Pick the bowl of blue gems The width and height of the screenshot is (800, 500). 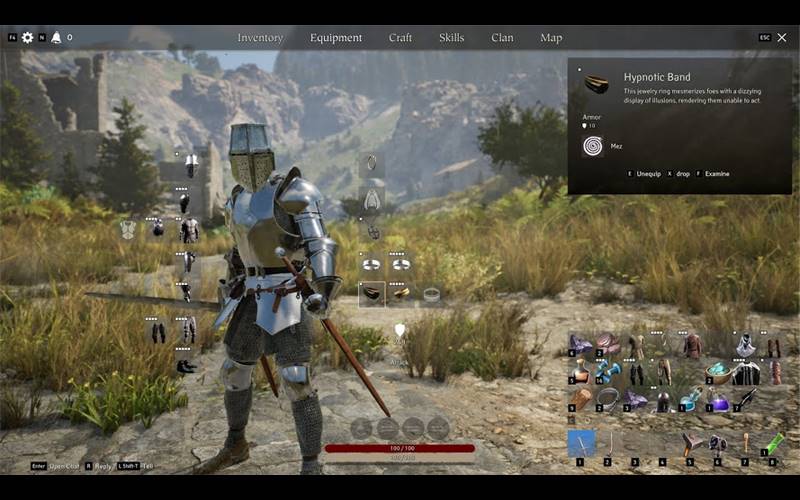(x=720, y=373)
